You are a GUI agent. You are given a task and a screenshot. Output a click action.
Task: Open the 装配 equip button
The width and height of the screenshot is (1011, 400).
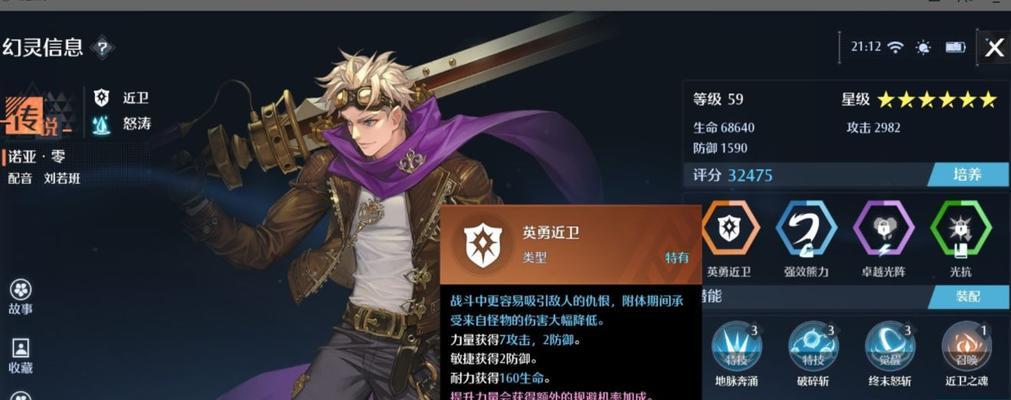pos(965,296)
